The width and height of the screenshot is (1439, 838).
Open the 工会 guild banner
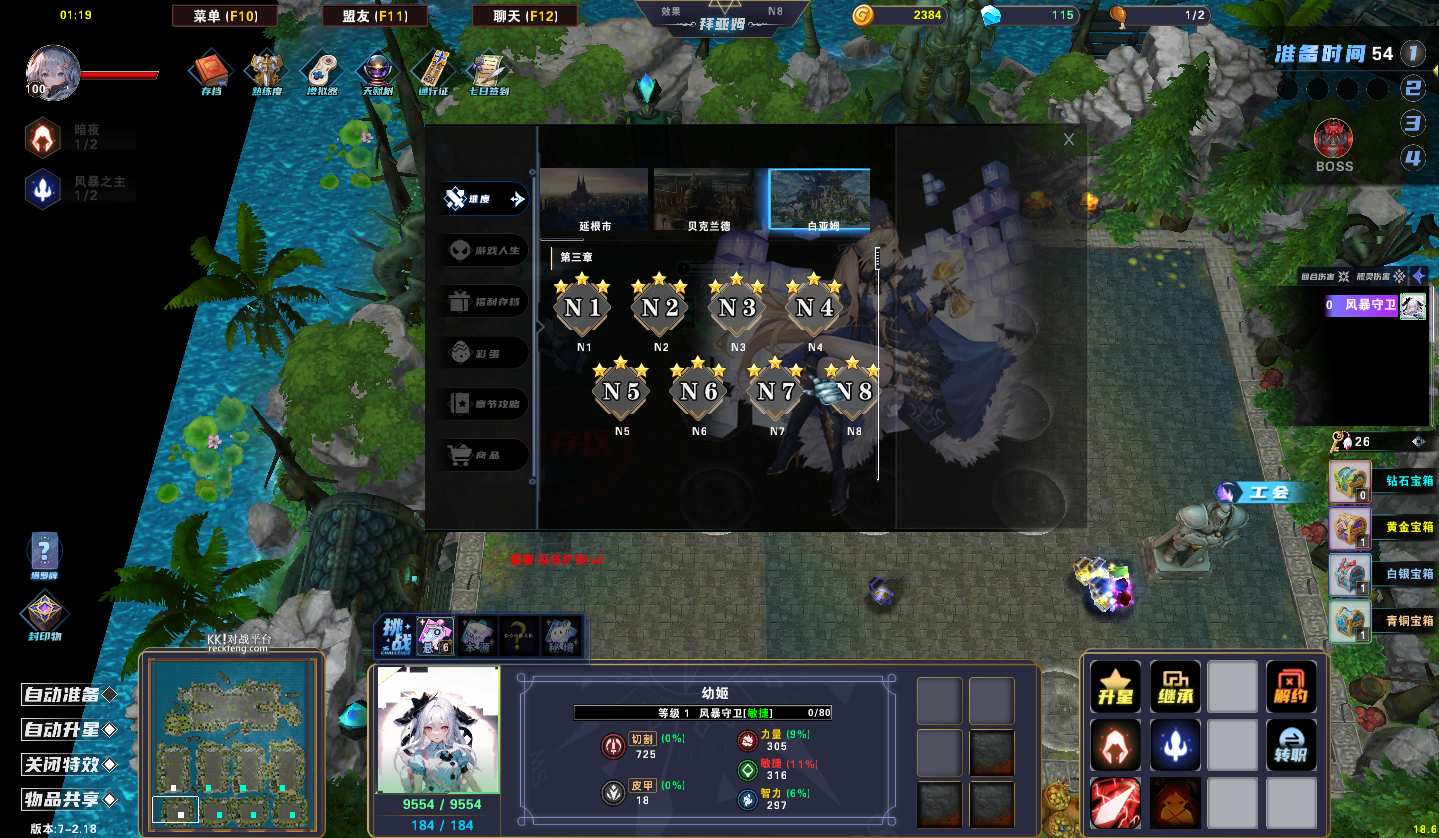(x=1266, y=492)
